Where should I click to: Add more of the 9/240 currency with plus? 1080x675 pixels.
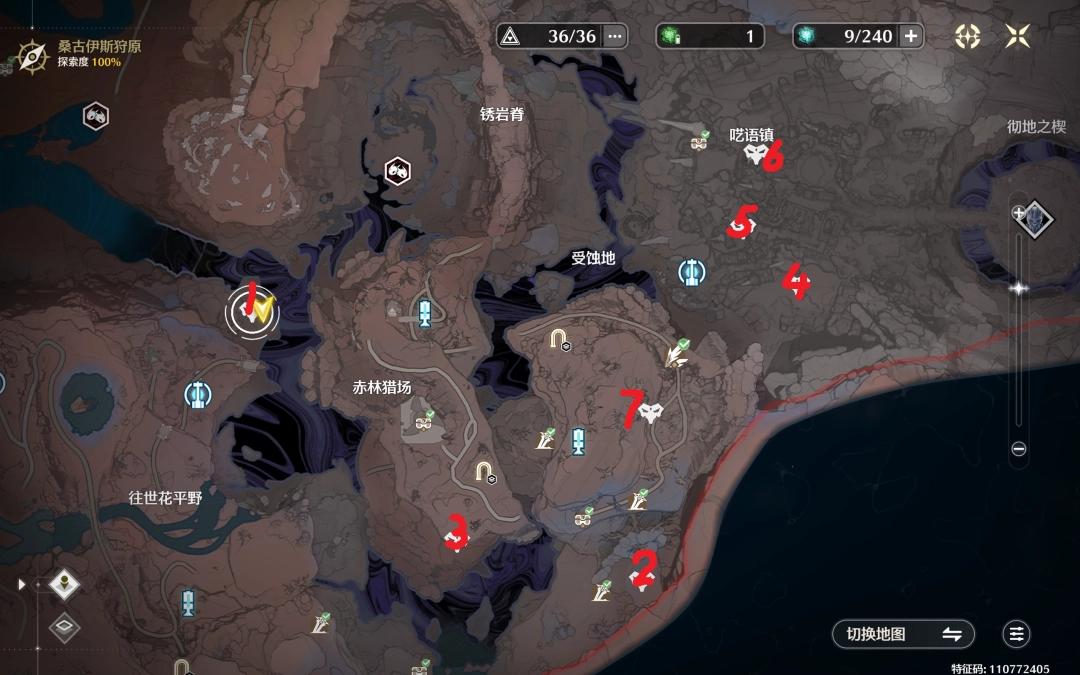(x=910, y=37)
